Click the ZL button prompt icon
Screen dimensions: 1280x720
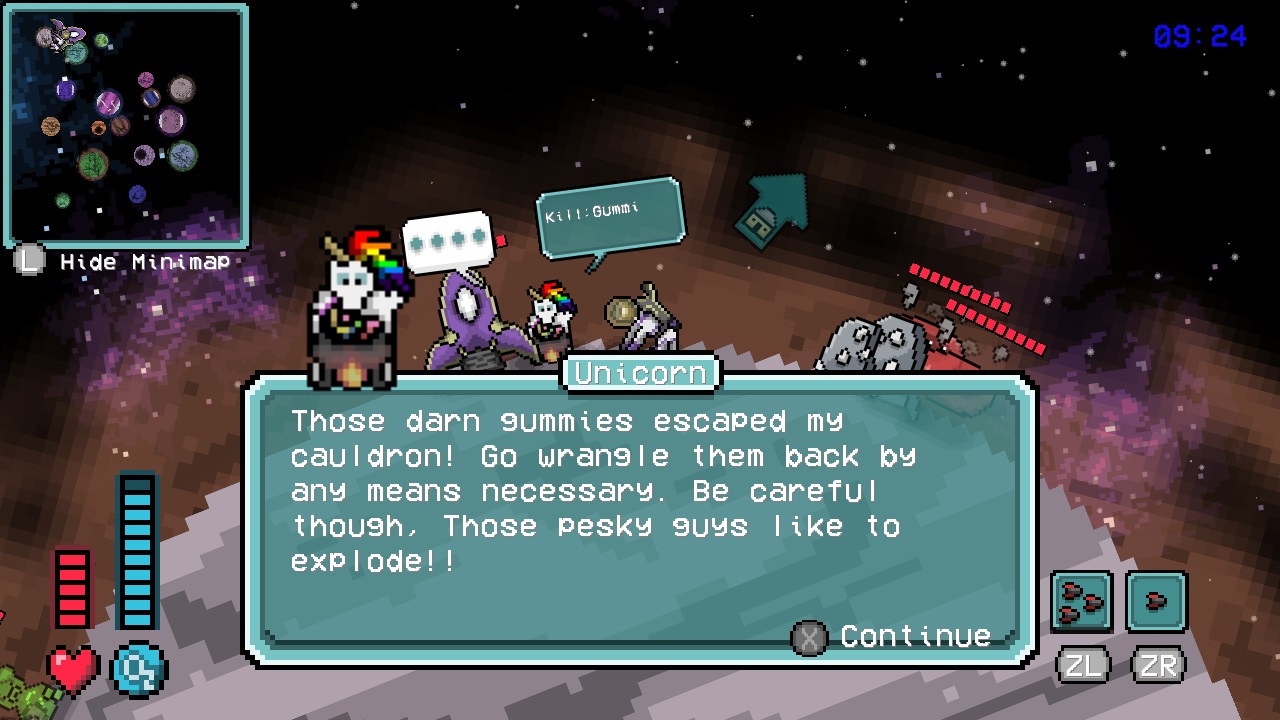1081,664
